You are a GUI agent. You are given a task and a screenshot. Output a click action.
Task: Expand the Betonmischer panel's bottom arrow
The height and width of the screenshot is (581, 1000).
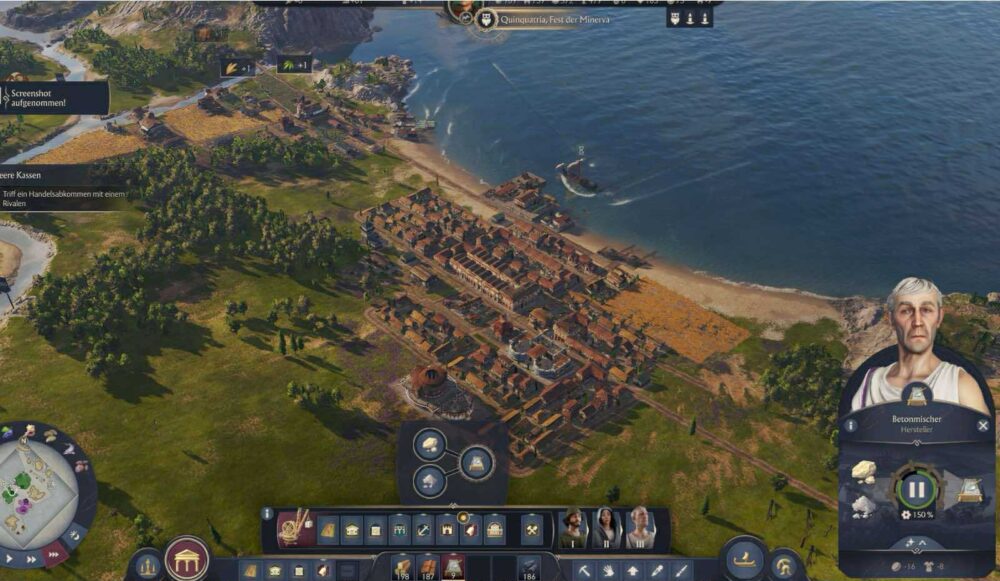pos(917,542)
